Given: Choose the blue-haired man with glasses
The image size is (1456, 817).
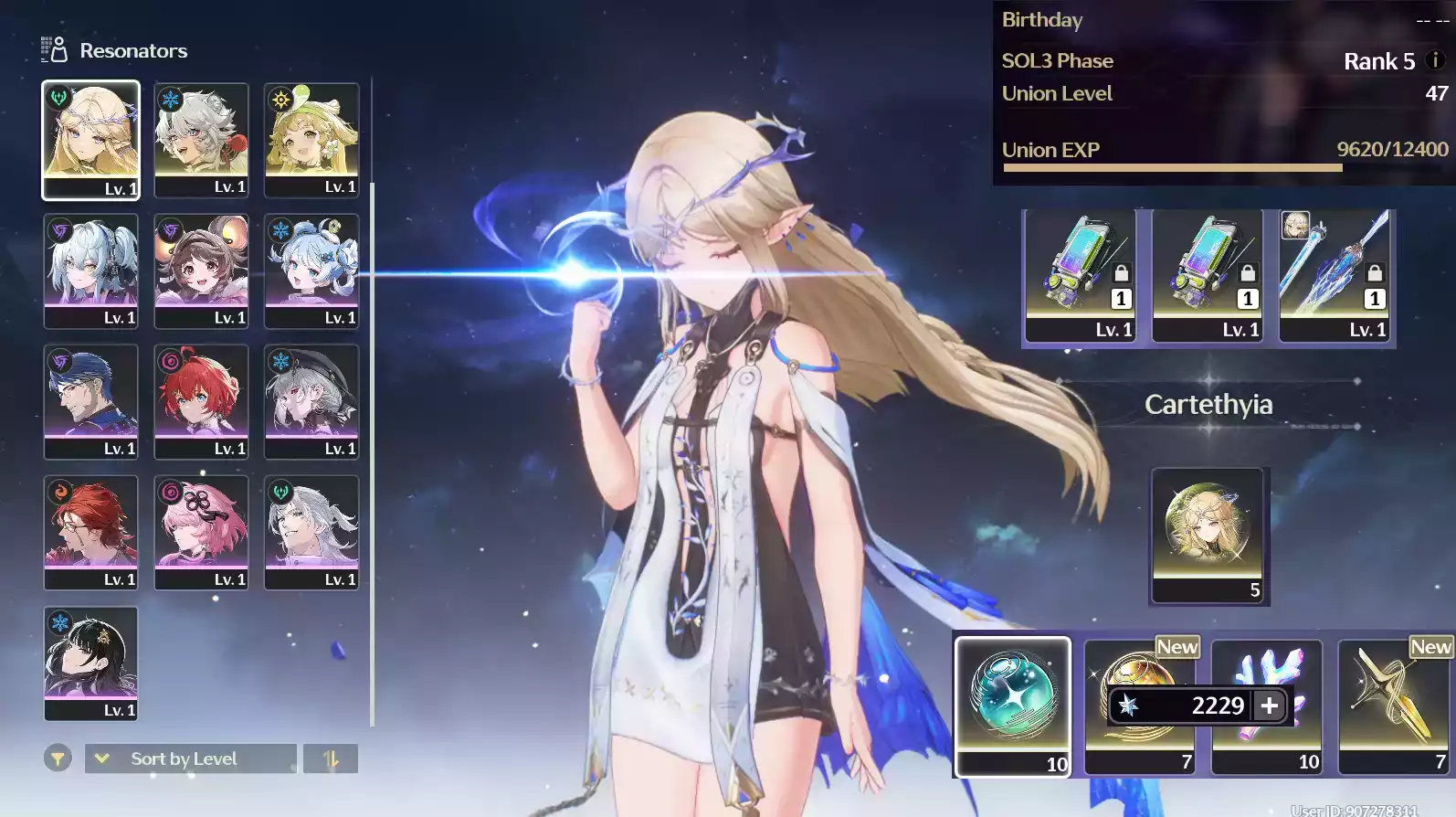Looking at the screenshot, I should [90, 400].
